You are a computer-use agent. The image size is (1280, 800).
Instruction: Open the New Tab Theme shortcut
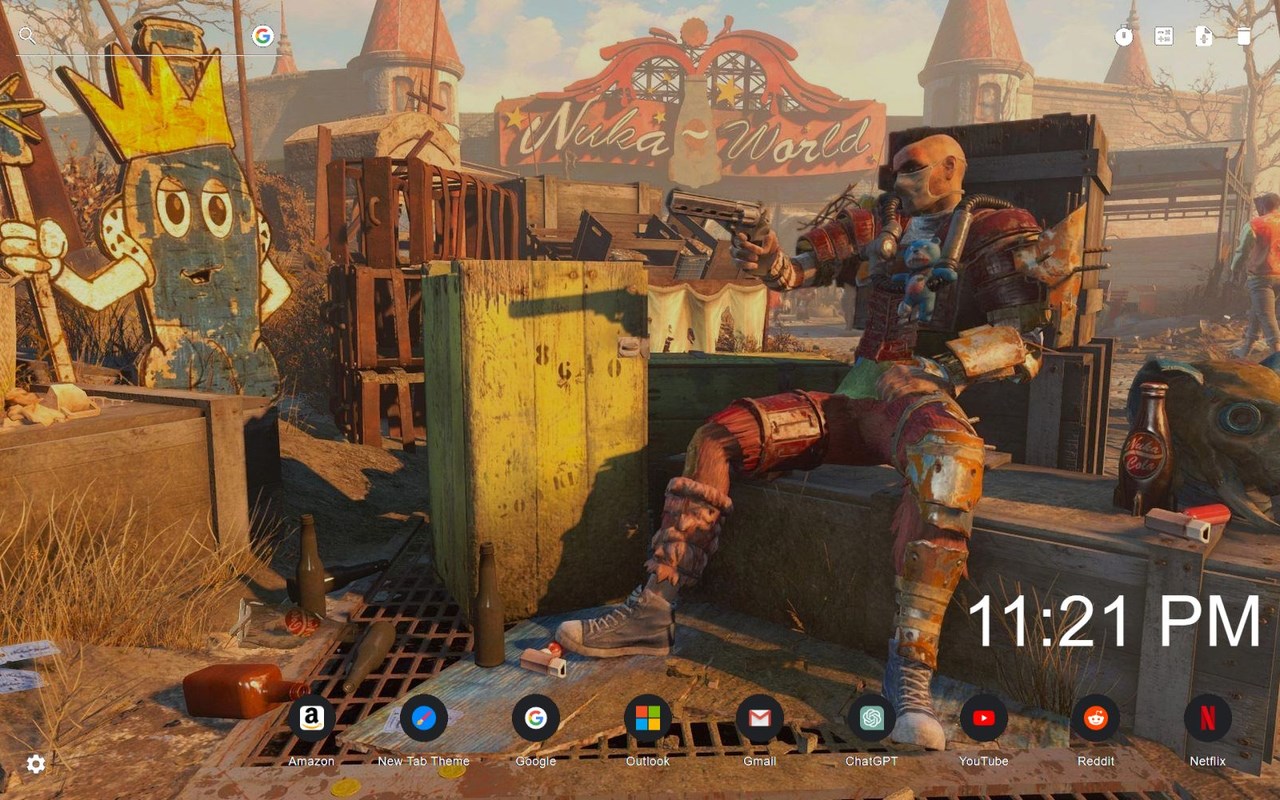coord(423,718)
